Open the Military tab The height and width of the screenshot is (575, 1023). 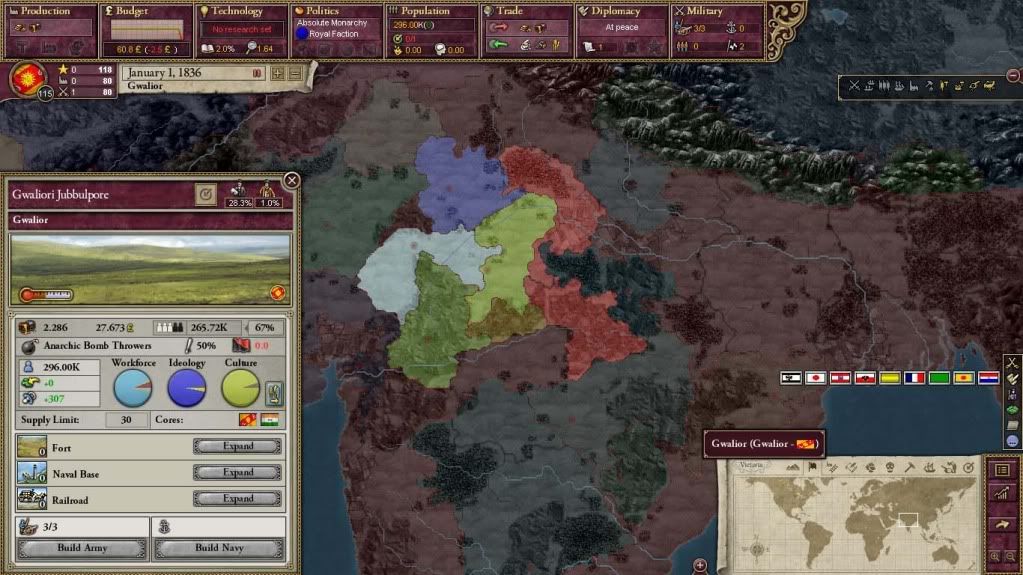[x=715, y=11]
